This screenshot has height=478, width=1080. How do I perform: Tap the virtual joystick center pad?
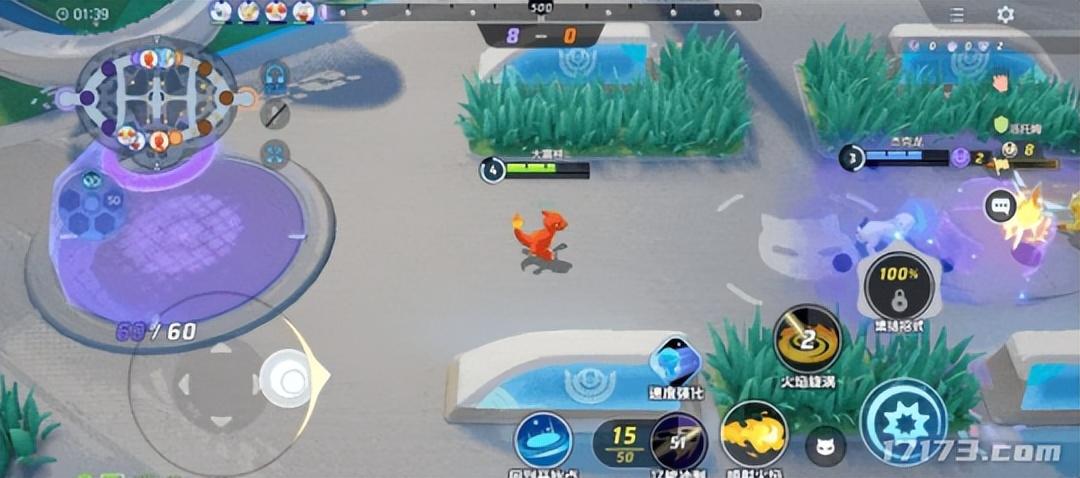tap(216, 382)
